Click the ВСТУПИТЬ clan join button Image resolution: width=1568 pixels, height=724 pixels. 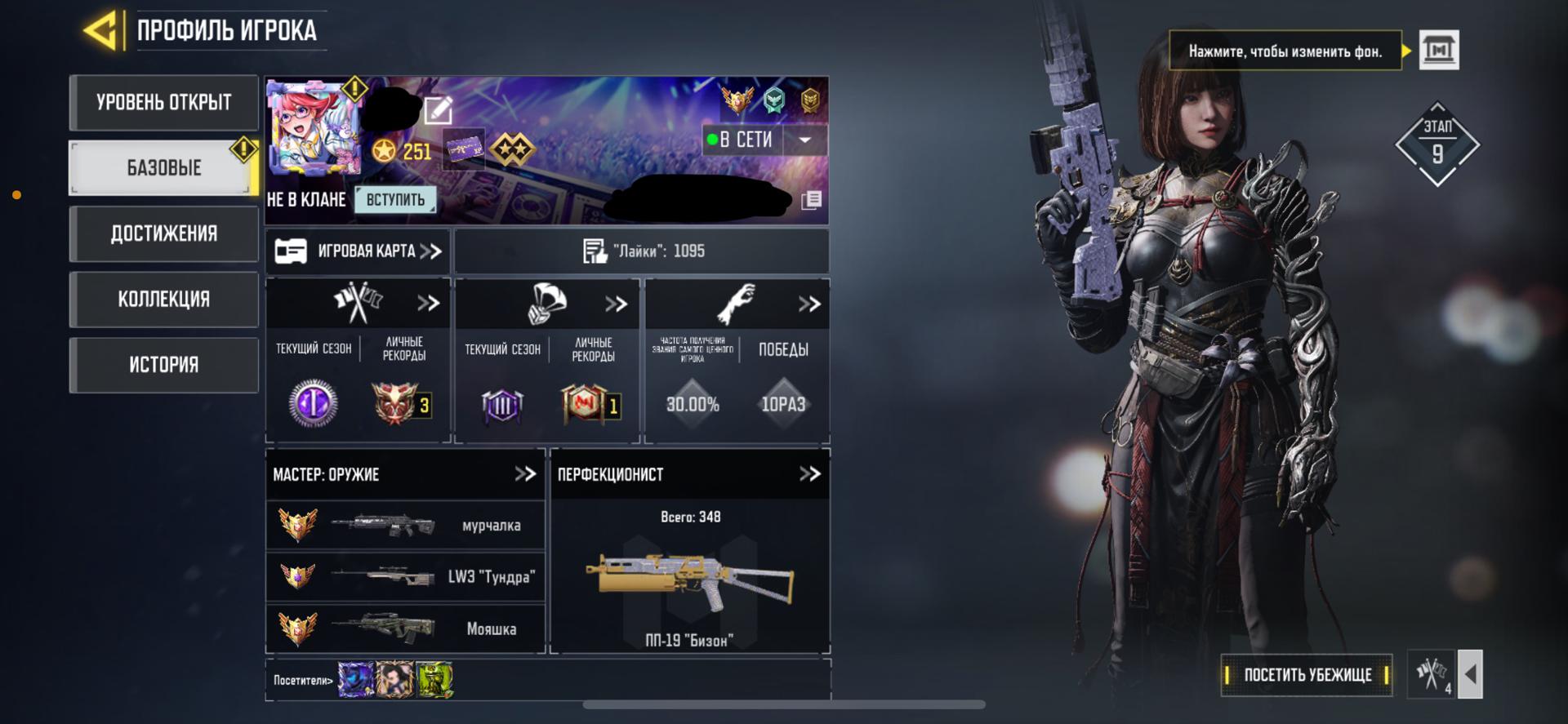tap(395, 200)
